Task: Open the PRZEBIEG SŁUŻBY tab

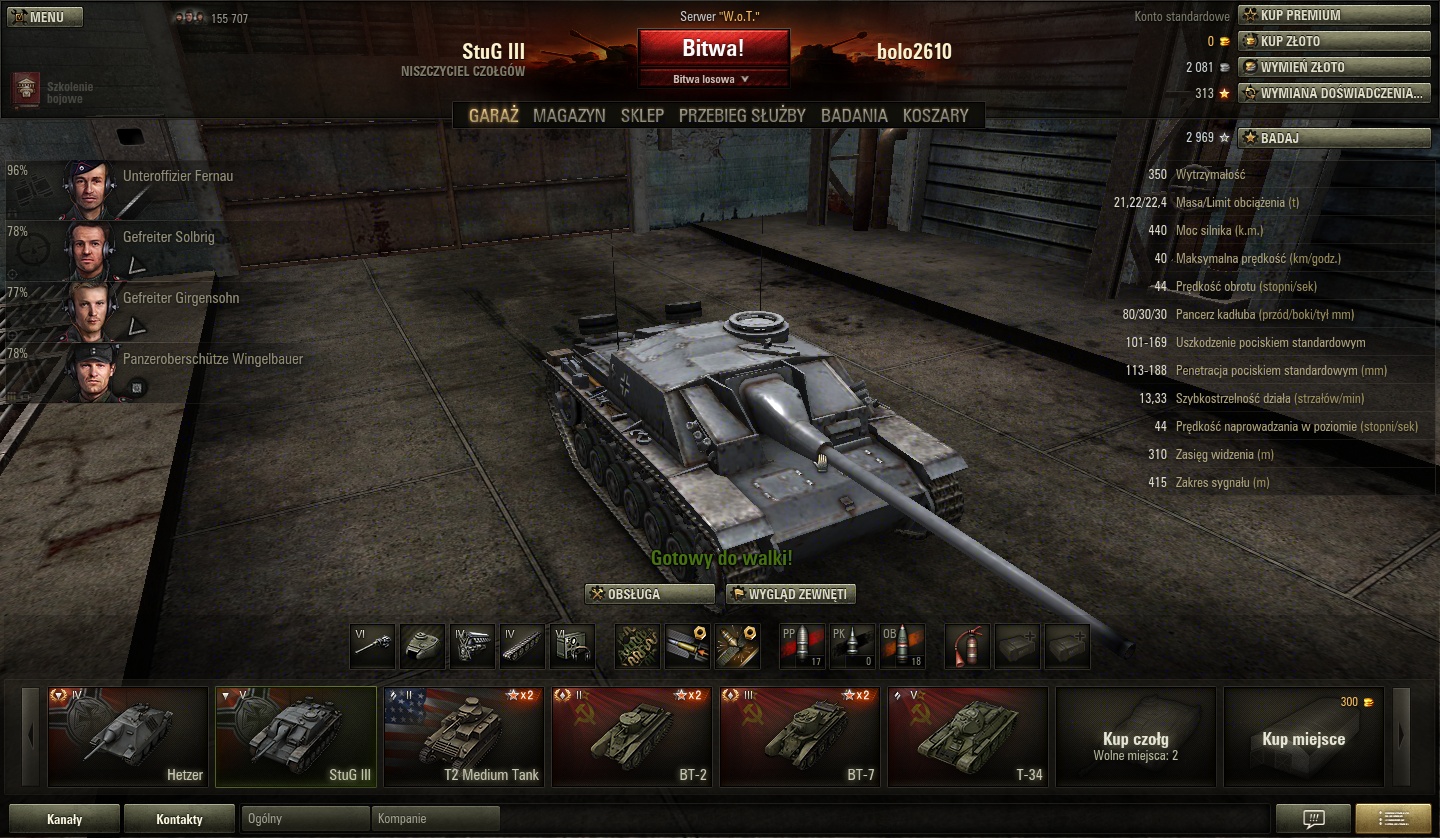Action: [742, 115]
